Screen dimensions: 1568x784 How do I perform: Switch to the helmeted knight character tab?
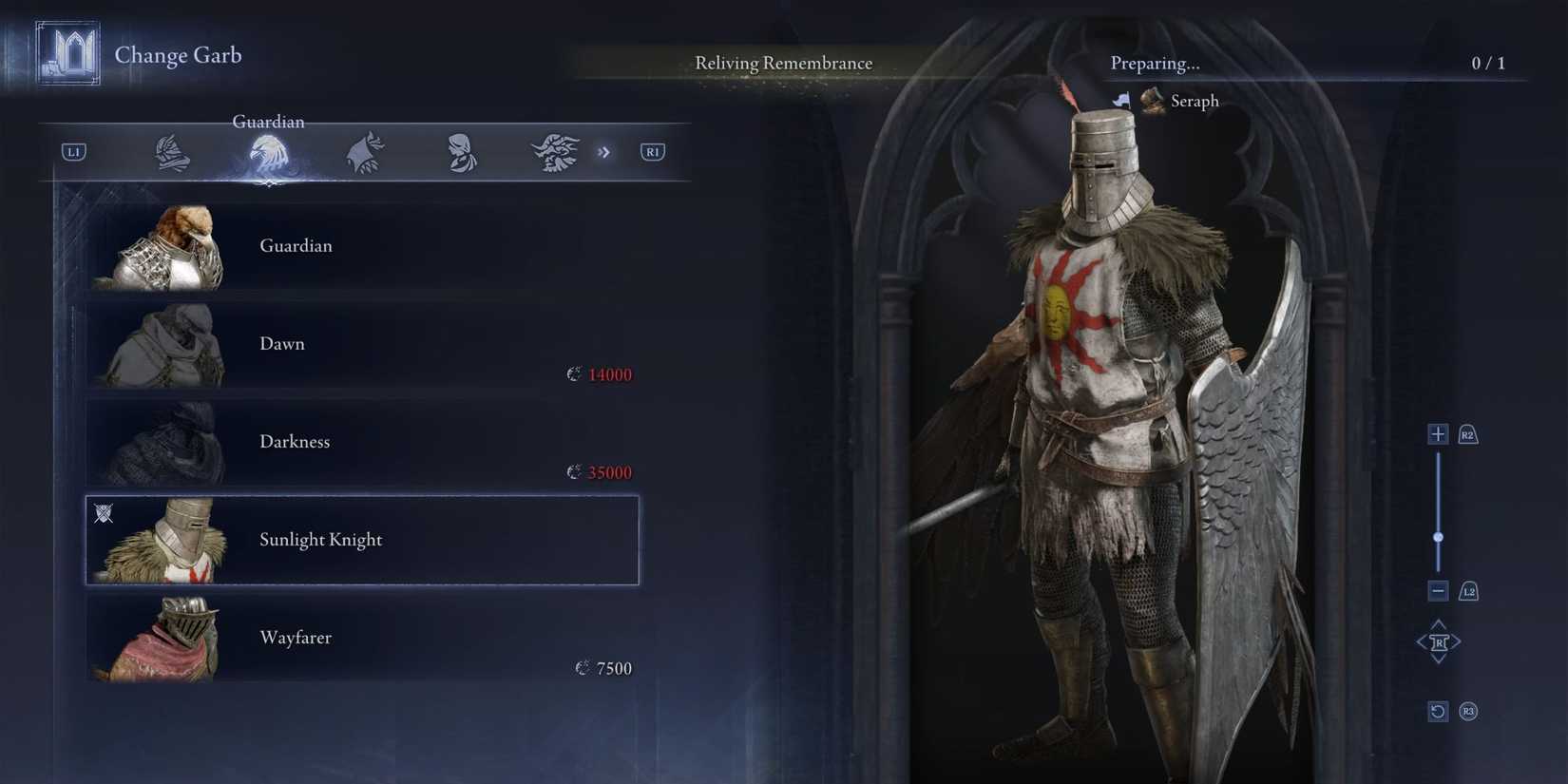pos(172,152)
